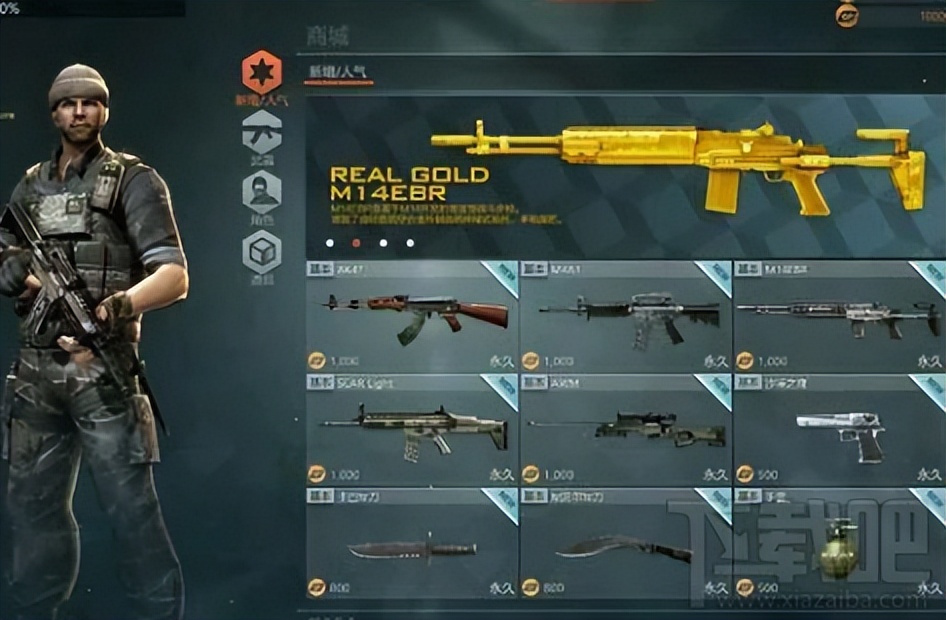946x620 pixels.
Task: Select the straight combat knife tile
Action: click(x=412, y=544)
